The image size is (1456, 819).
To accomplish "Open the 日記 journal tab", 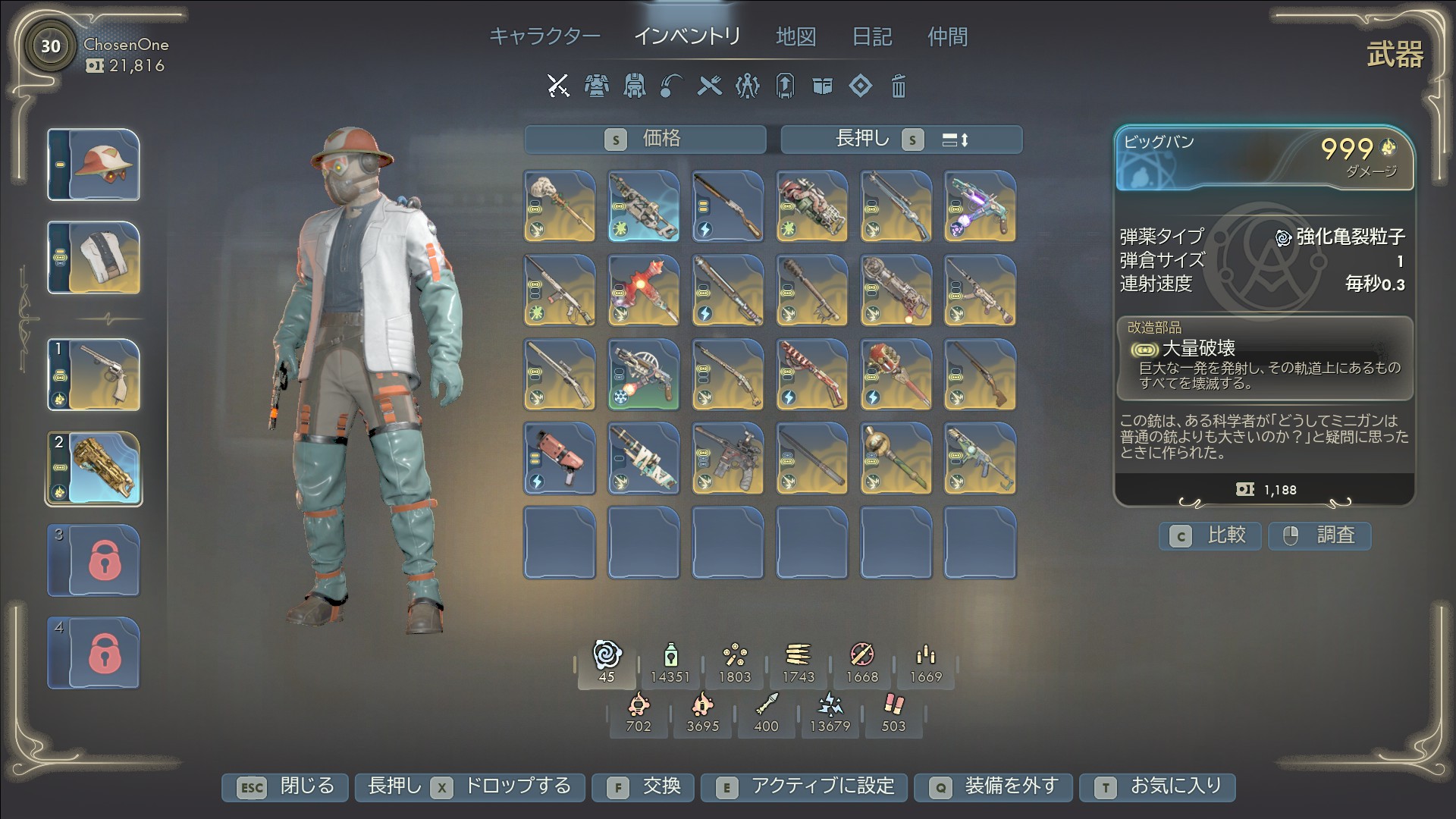I will [872, 36].
